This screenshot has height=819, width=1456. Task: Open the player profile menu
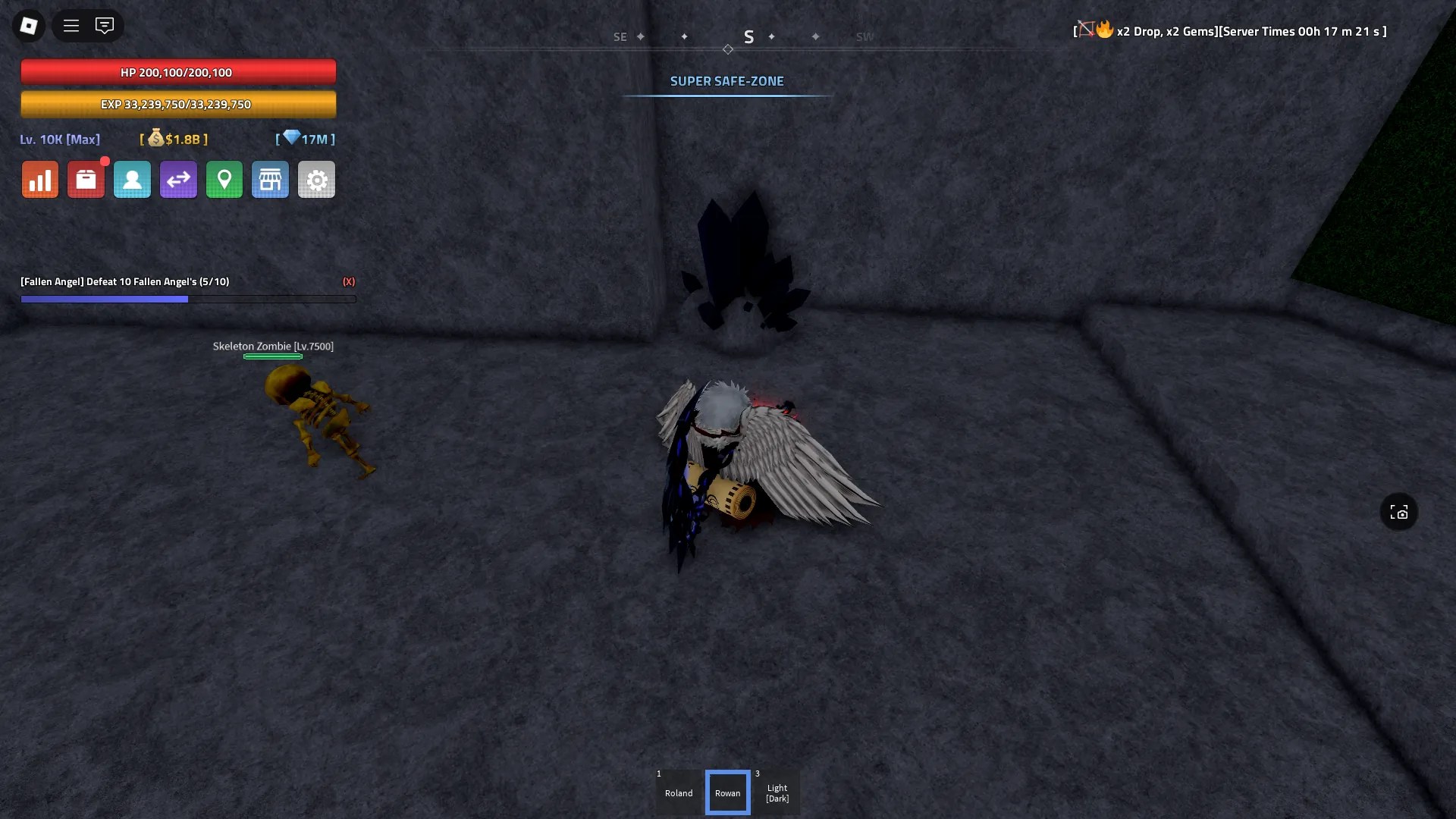[x=132, y=179]
